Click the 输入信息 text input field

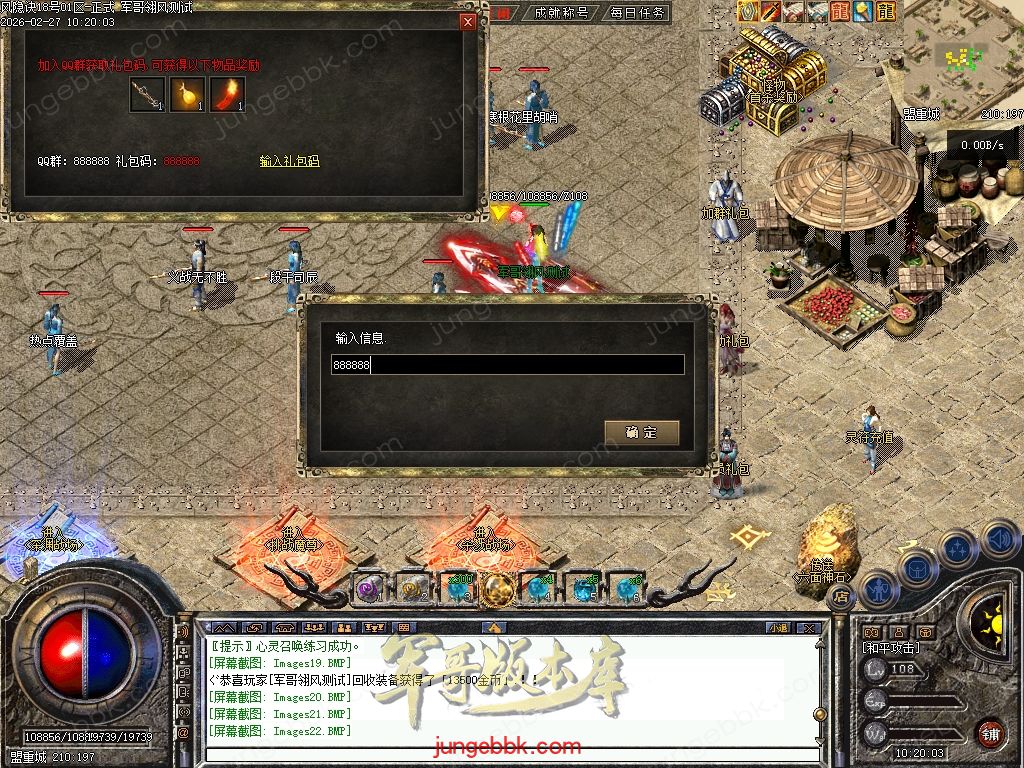tap(508, 365)
